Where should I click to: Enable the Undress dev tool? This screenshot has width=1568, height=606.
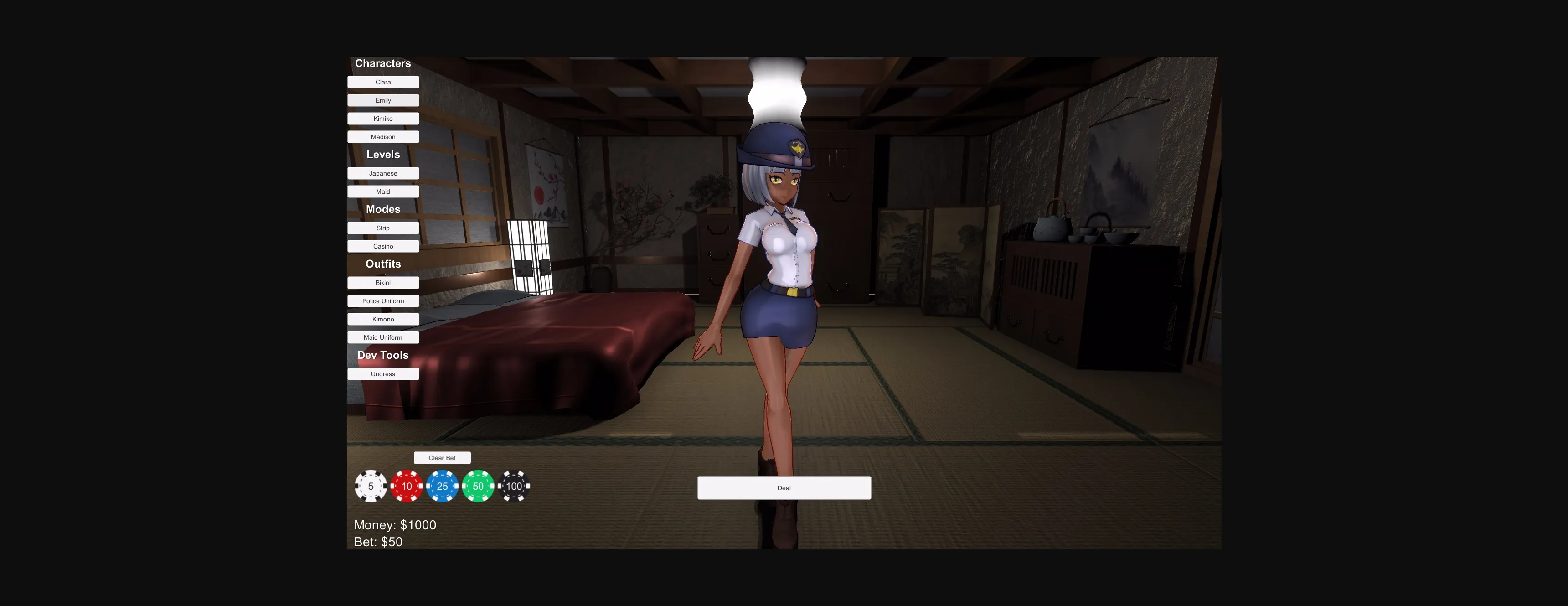point(383,373)
